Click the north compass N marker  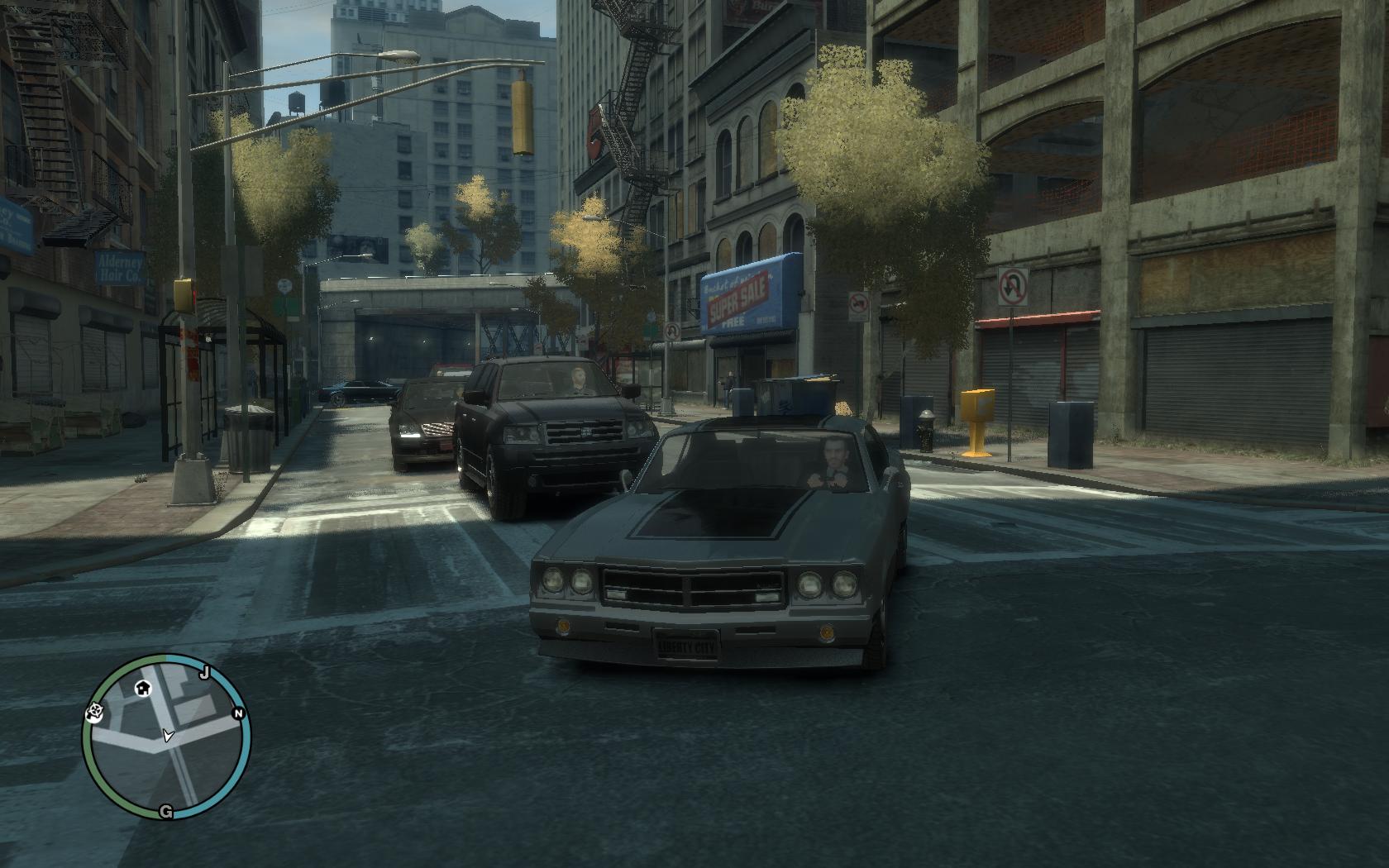[x=238, y=713]
